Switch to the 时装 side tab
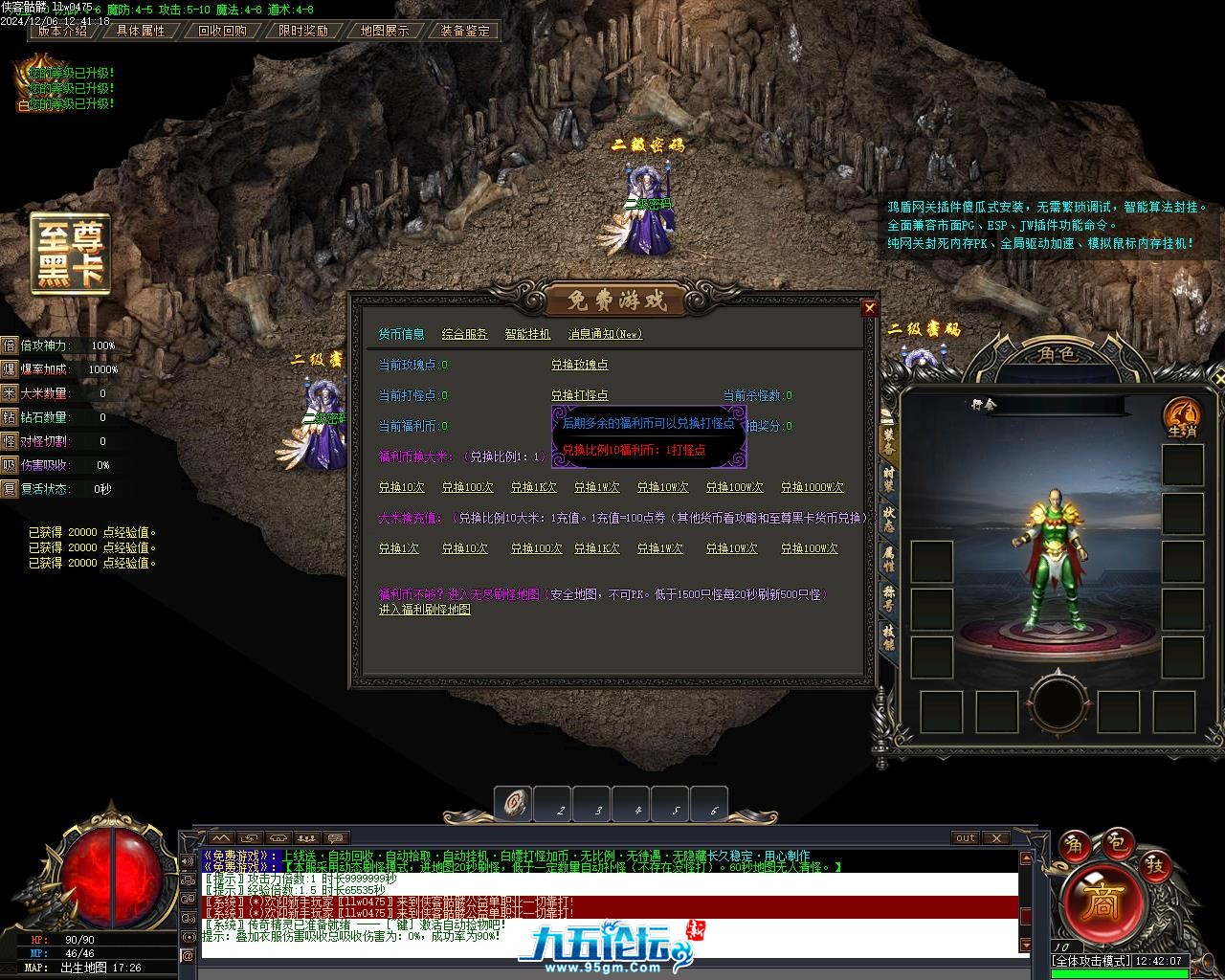The height and width of the screenshot is (980, 1225). (x=888, y=479)
